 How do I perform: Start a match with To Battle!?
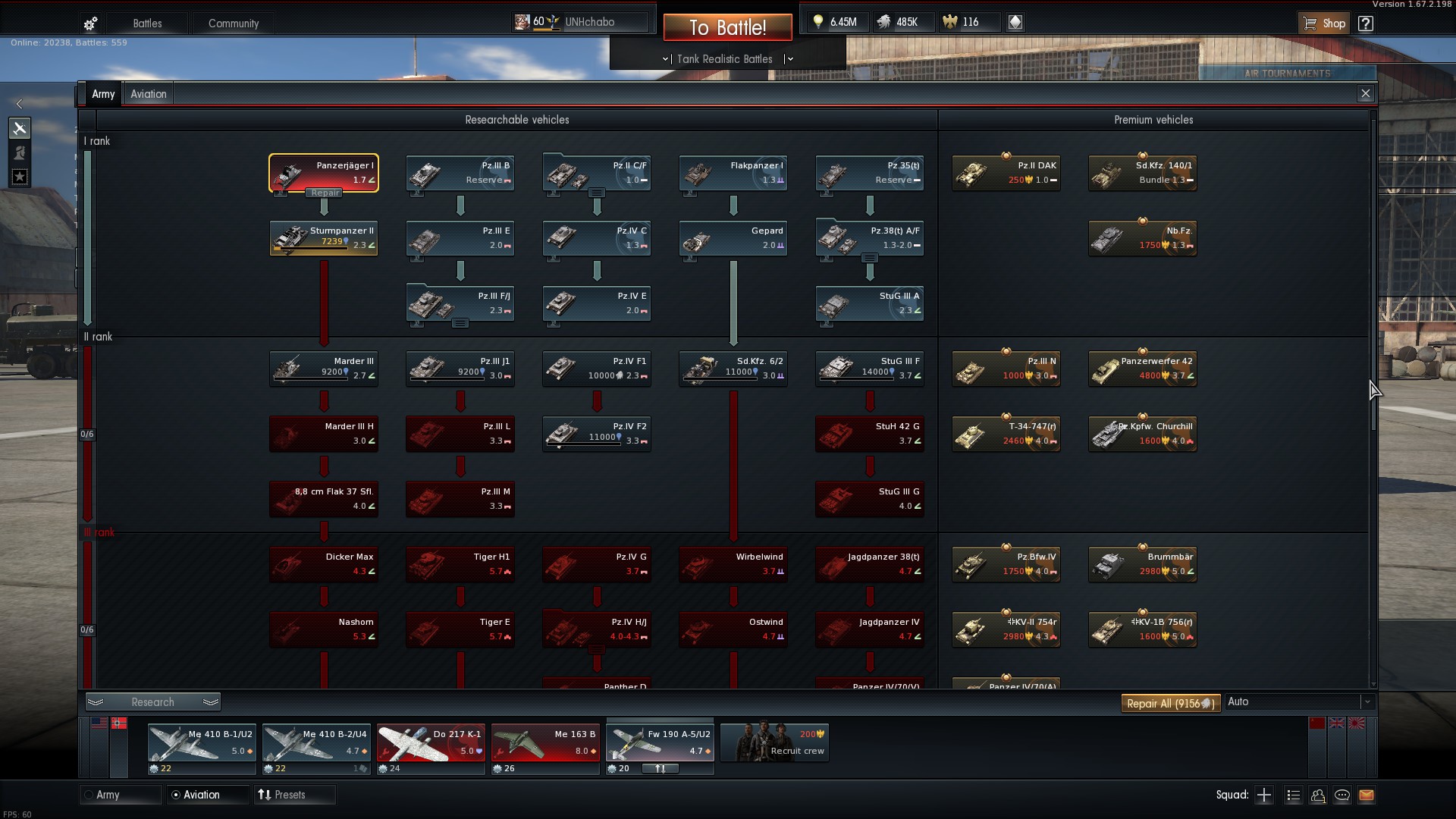(x=727, y=28)
